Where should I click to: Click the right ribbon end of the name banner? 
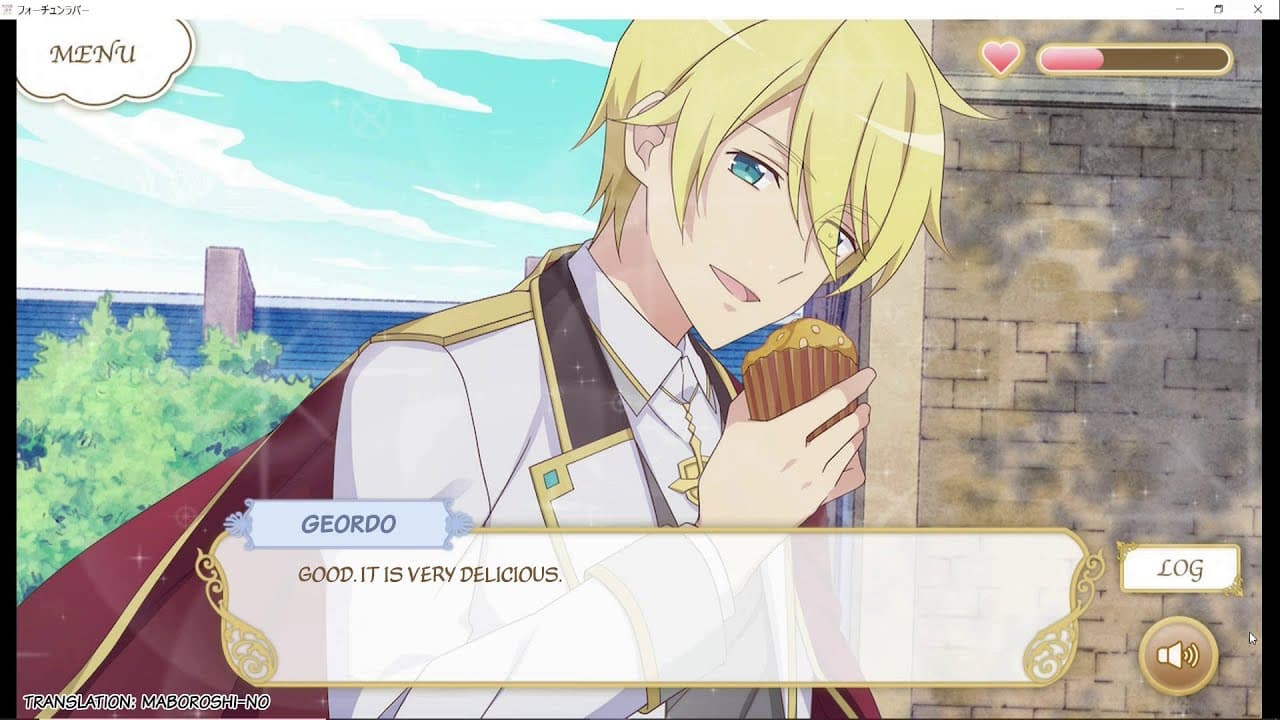point(459,523)
